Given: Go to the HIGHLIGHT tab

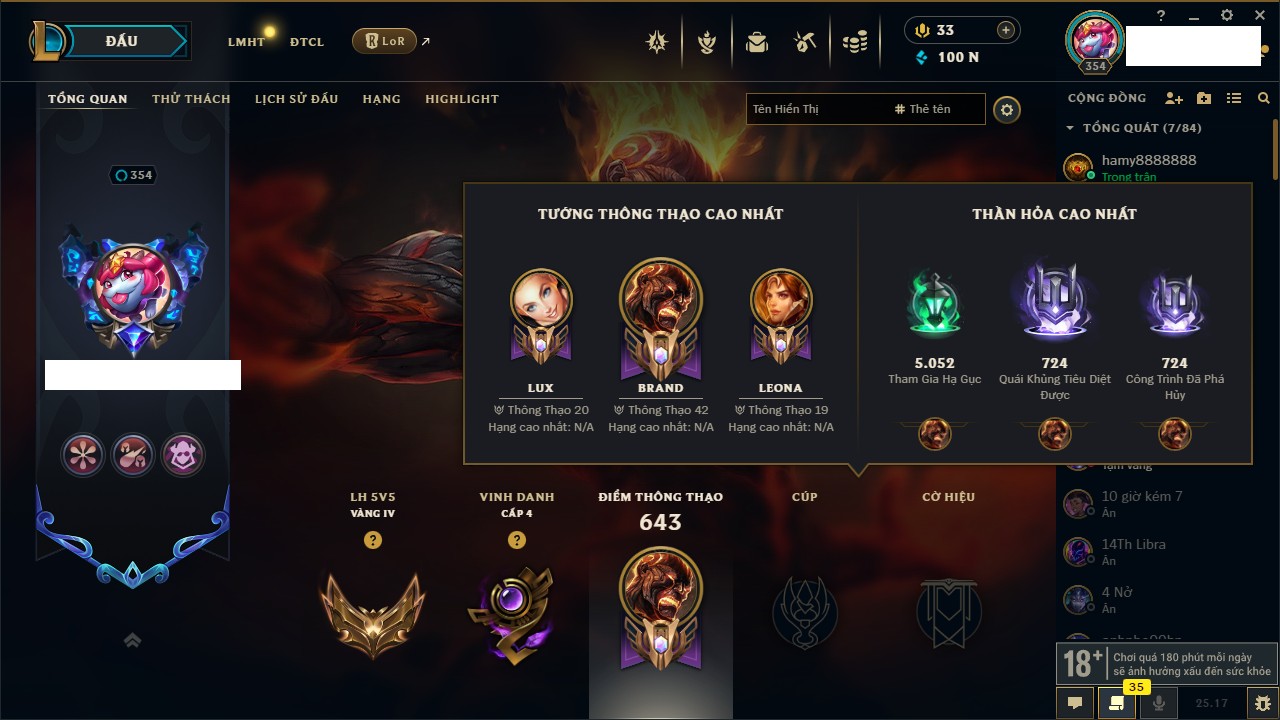Looking at the screenshot, I should [461, 99].
